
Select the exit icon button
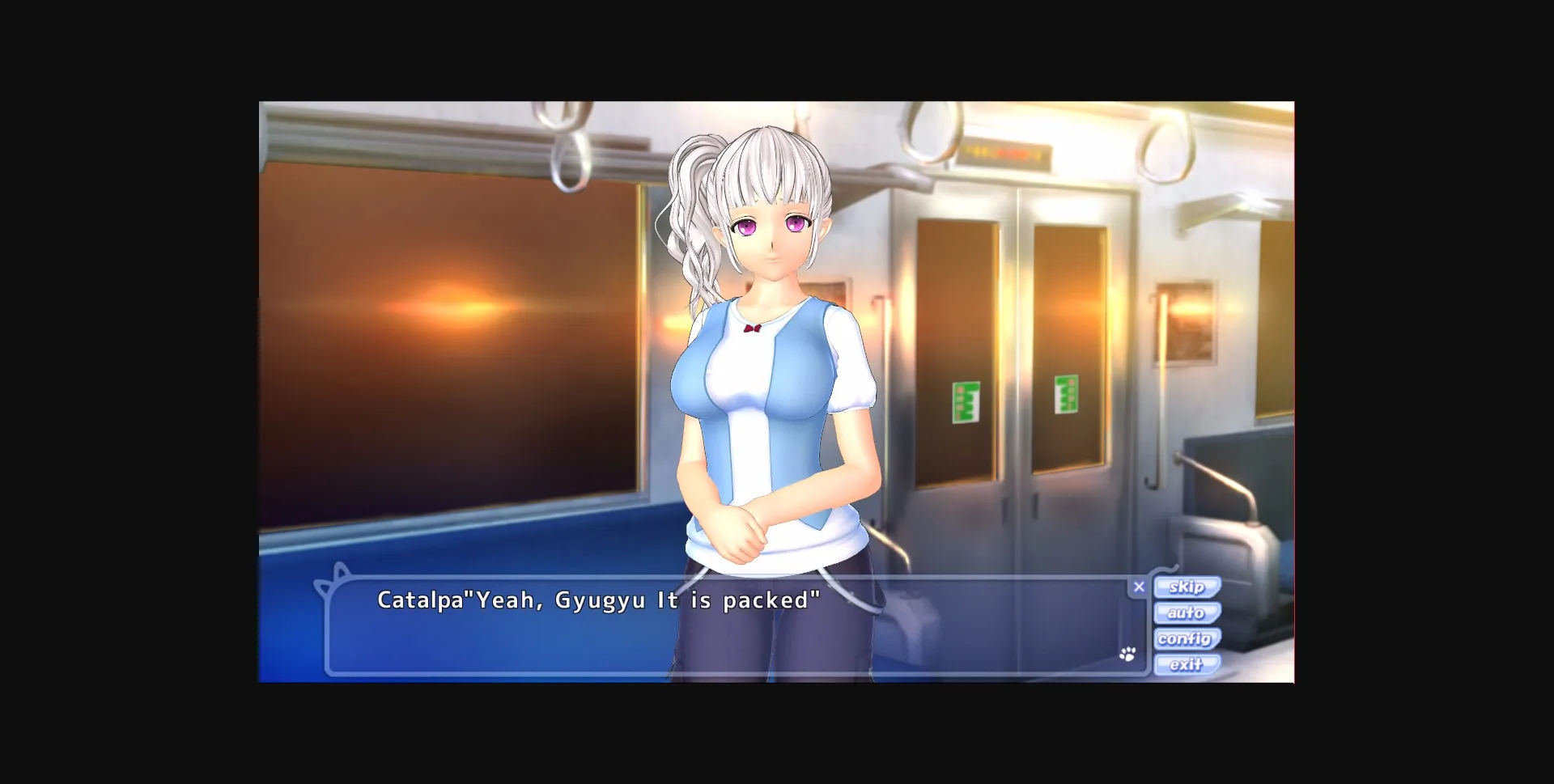(x=1185, y=664)
